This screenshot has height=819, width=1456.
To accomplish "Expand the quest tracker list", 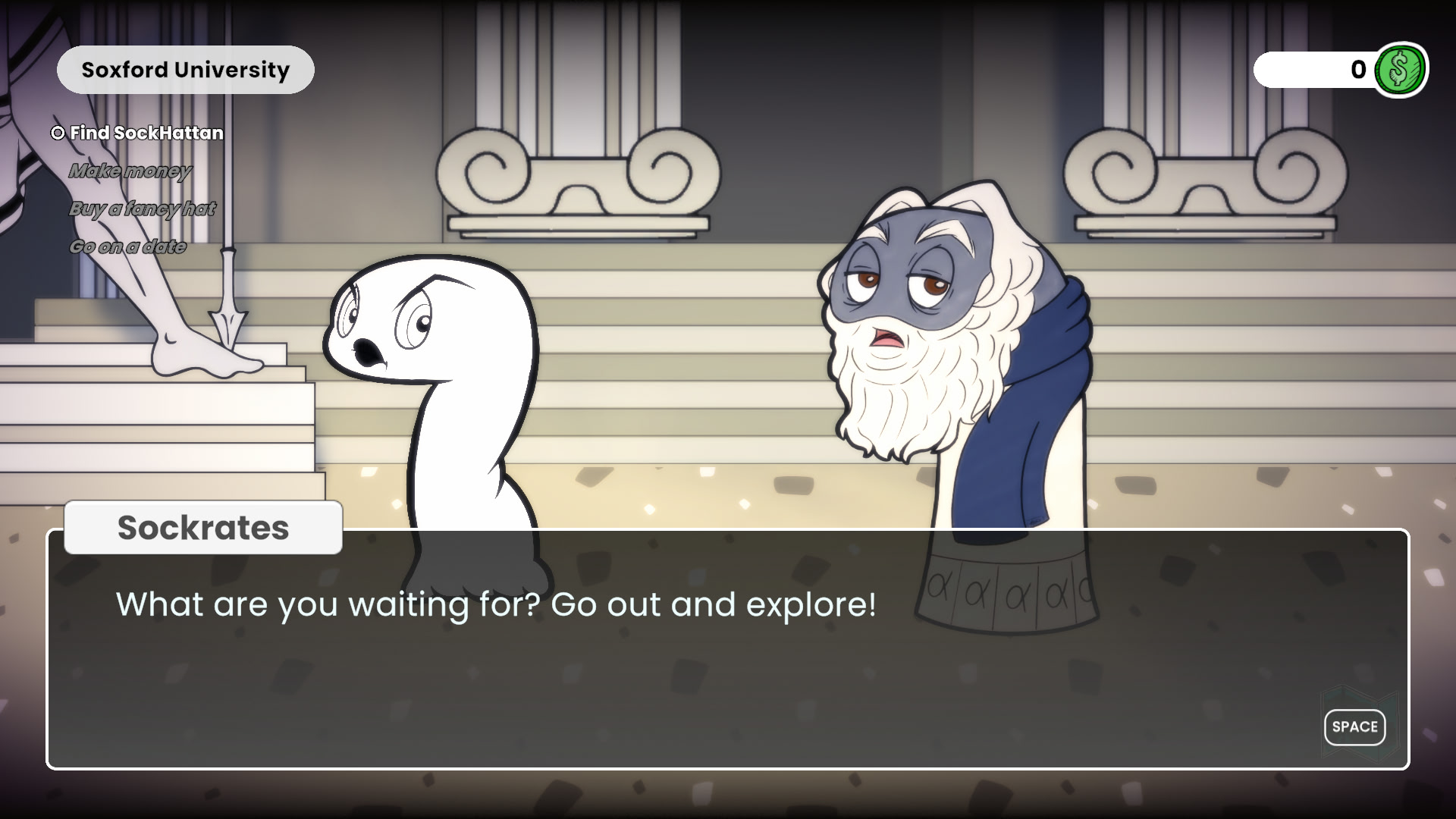I will (x=136, y=190).
